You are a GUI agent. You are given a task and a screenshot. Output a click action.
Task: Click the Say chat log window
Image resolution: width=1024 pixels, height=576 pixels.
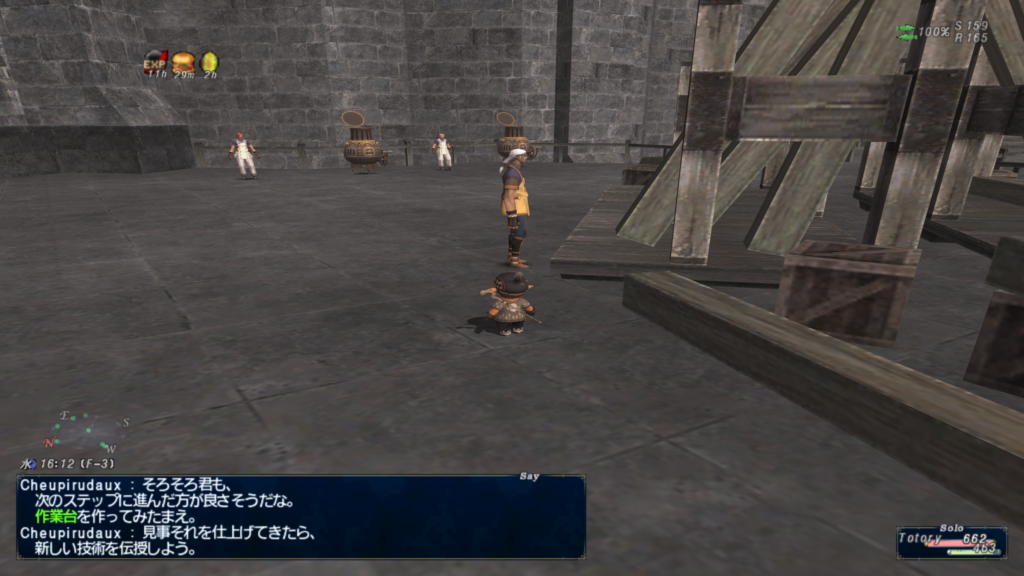coord(300,516)
